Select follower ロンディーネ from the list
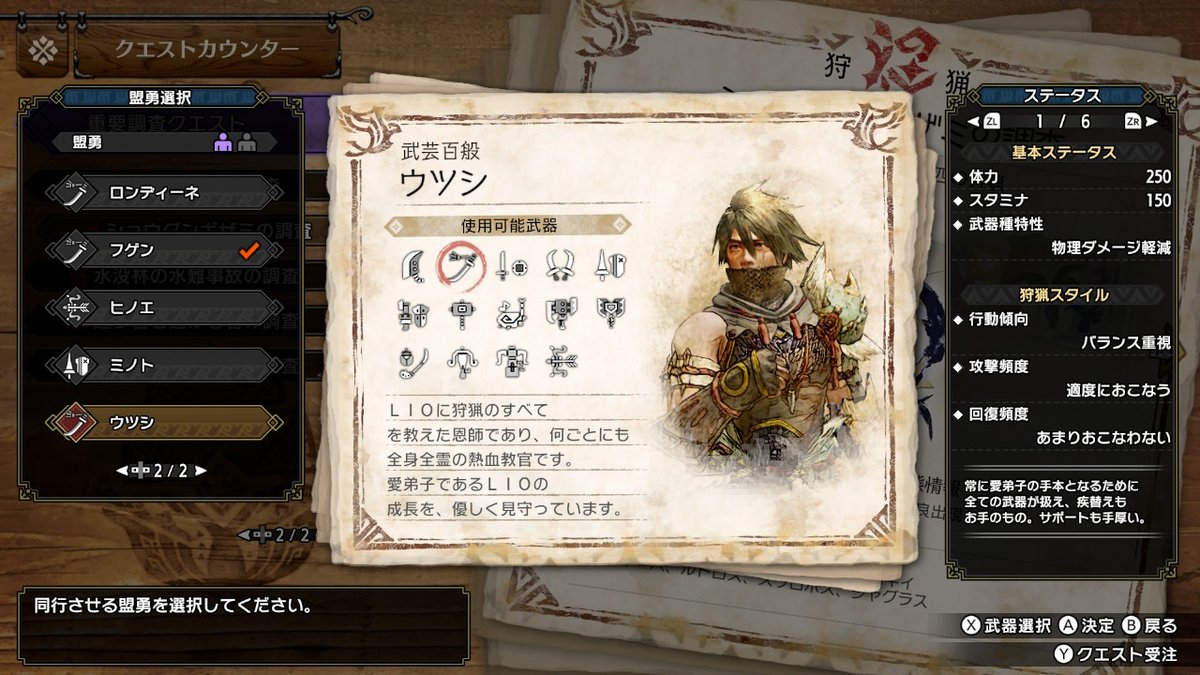Image resolution: width=1200 pixels, height=675 pixels. pos(160,193)
